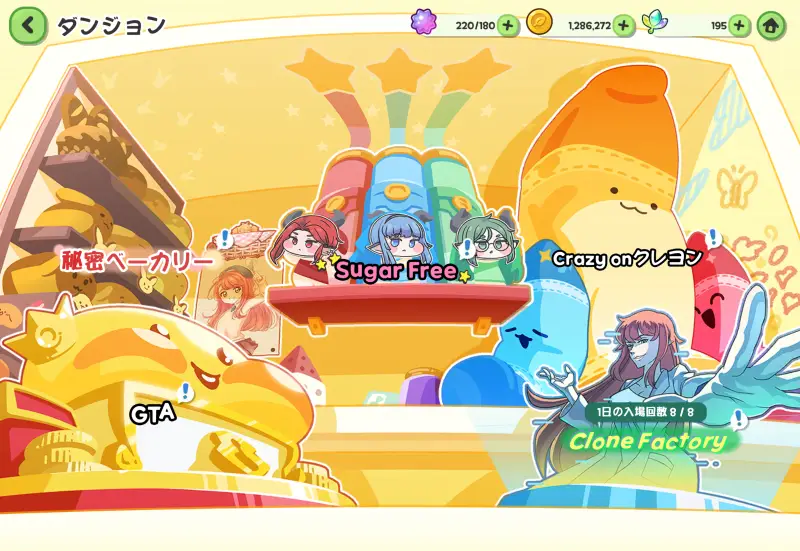Image resolution: width=800 pixels, height=551 pixels.
Task: Go back using the green arrow button
Action: pyautogui.click(x=28, y=25)
